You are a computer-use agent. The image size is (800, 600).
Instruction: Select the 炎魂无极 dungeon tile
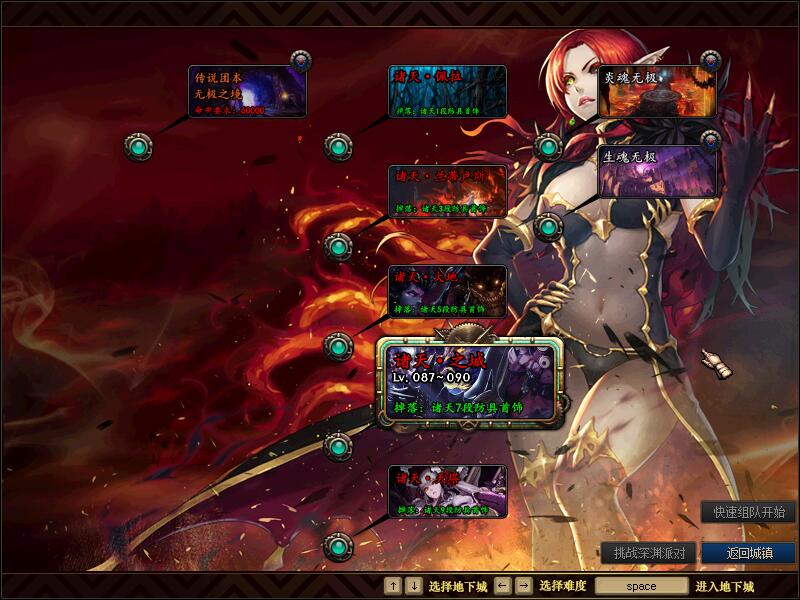coord(657,92)
